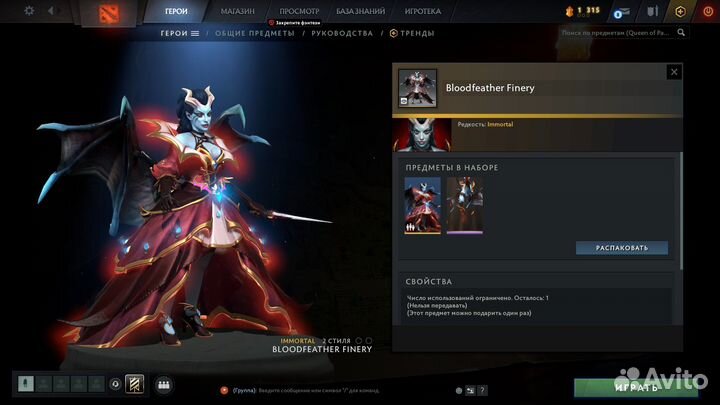
Task: Select the first bundle item thumbnail
Action: coord(420,205)
